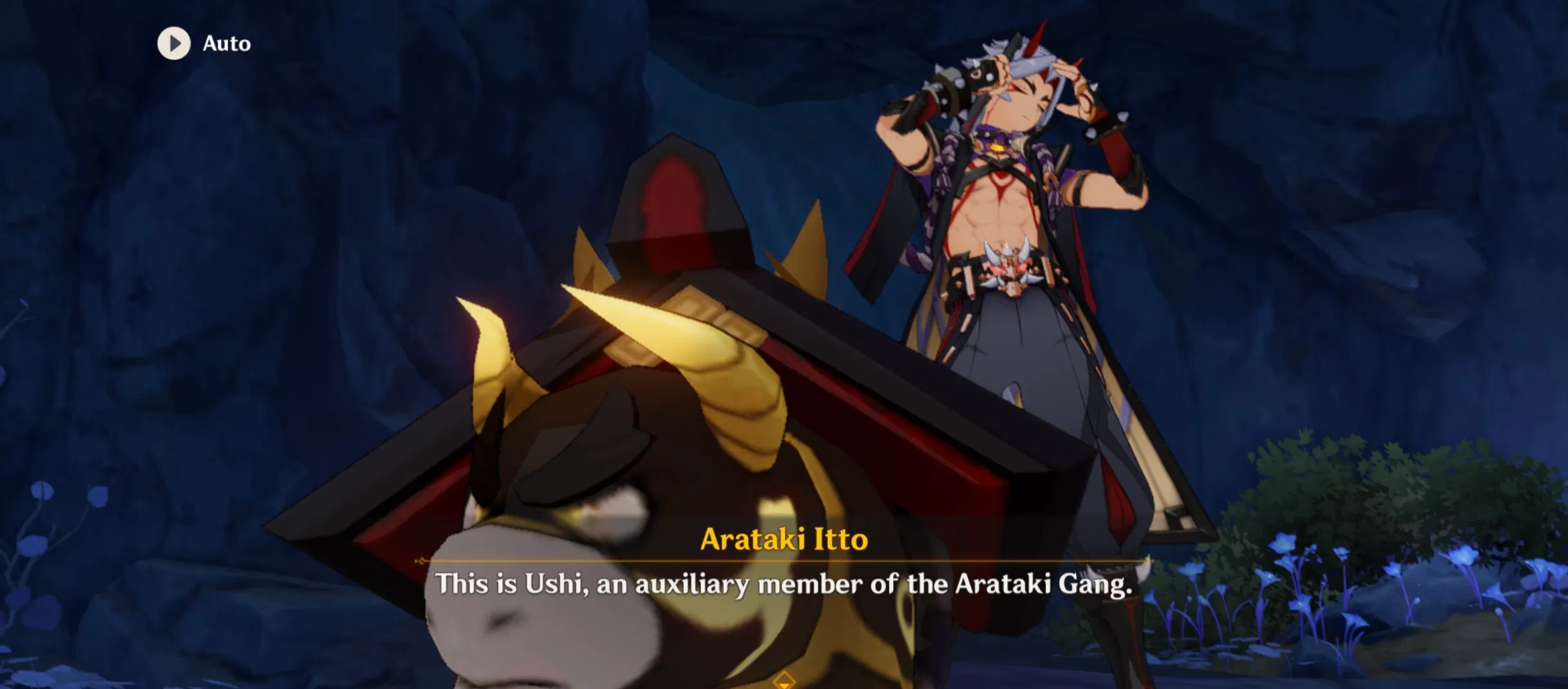The height and width of the screenshot is (689, 1568).
Task: Click the Auto label
Action: 227,44
